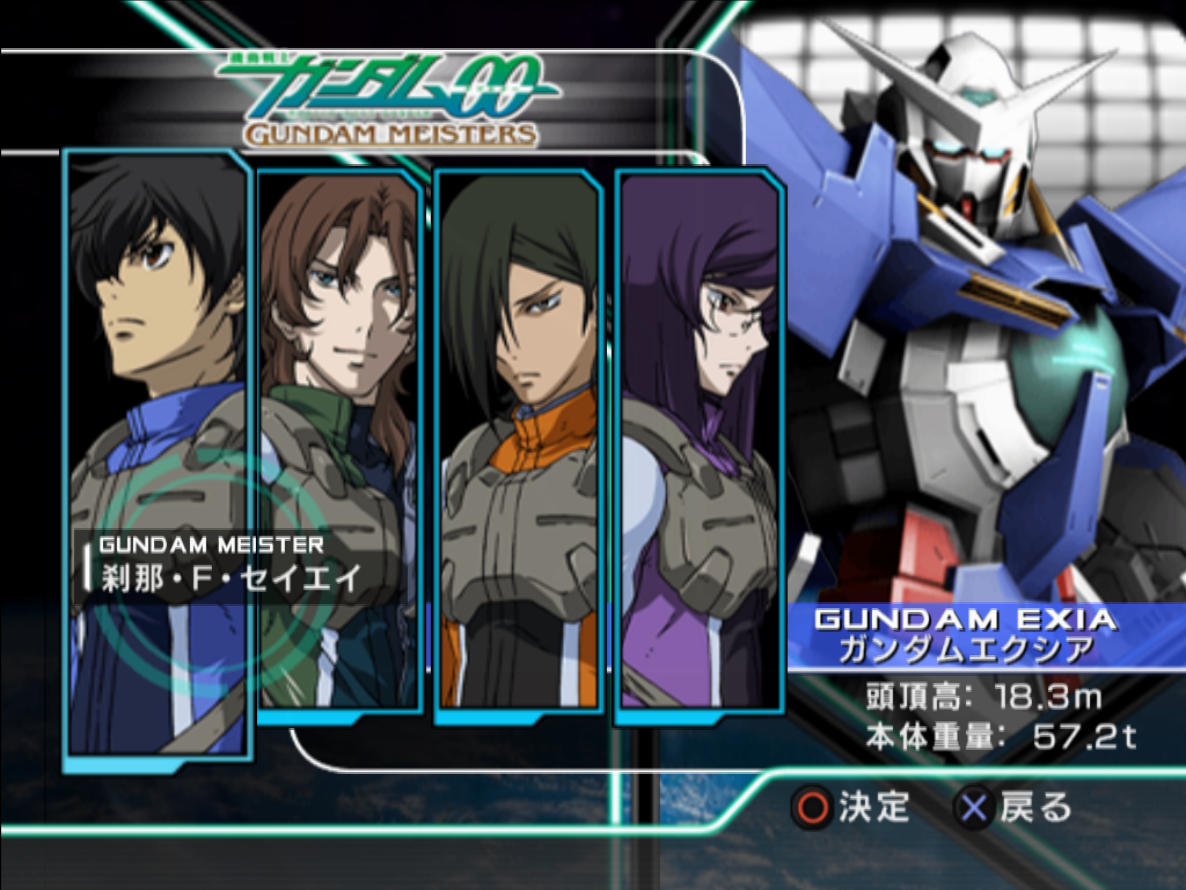Choose the brown-haired Meister in green

pyautogui.click(x=340, y=420)
